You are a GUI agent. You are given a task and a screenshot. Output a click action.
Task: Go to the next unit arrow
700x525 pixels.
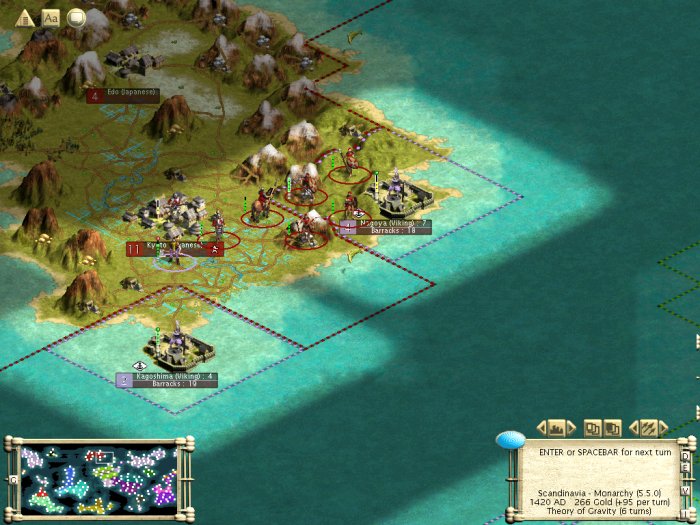662,427
